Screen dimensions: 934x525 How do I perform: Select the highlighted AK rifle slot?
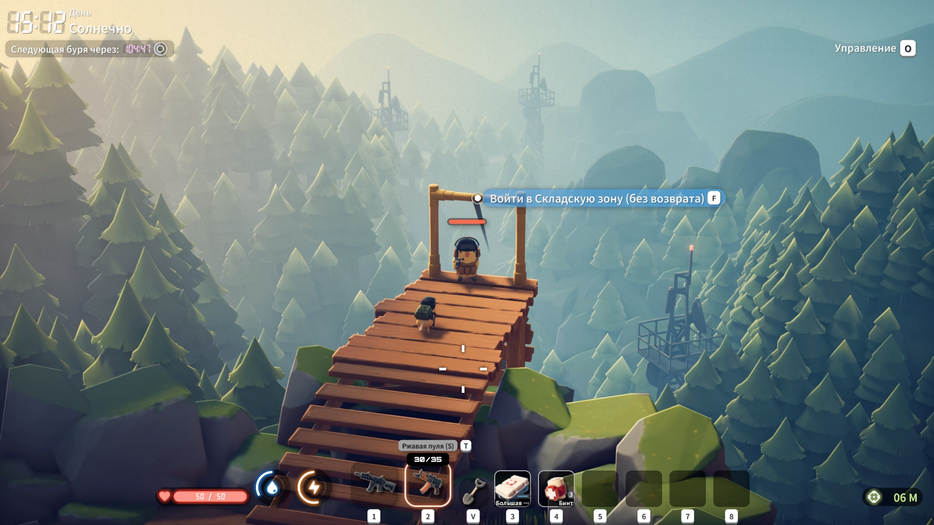428,485
